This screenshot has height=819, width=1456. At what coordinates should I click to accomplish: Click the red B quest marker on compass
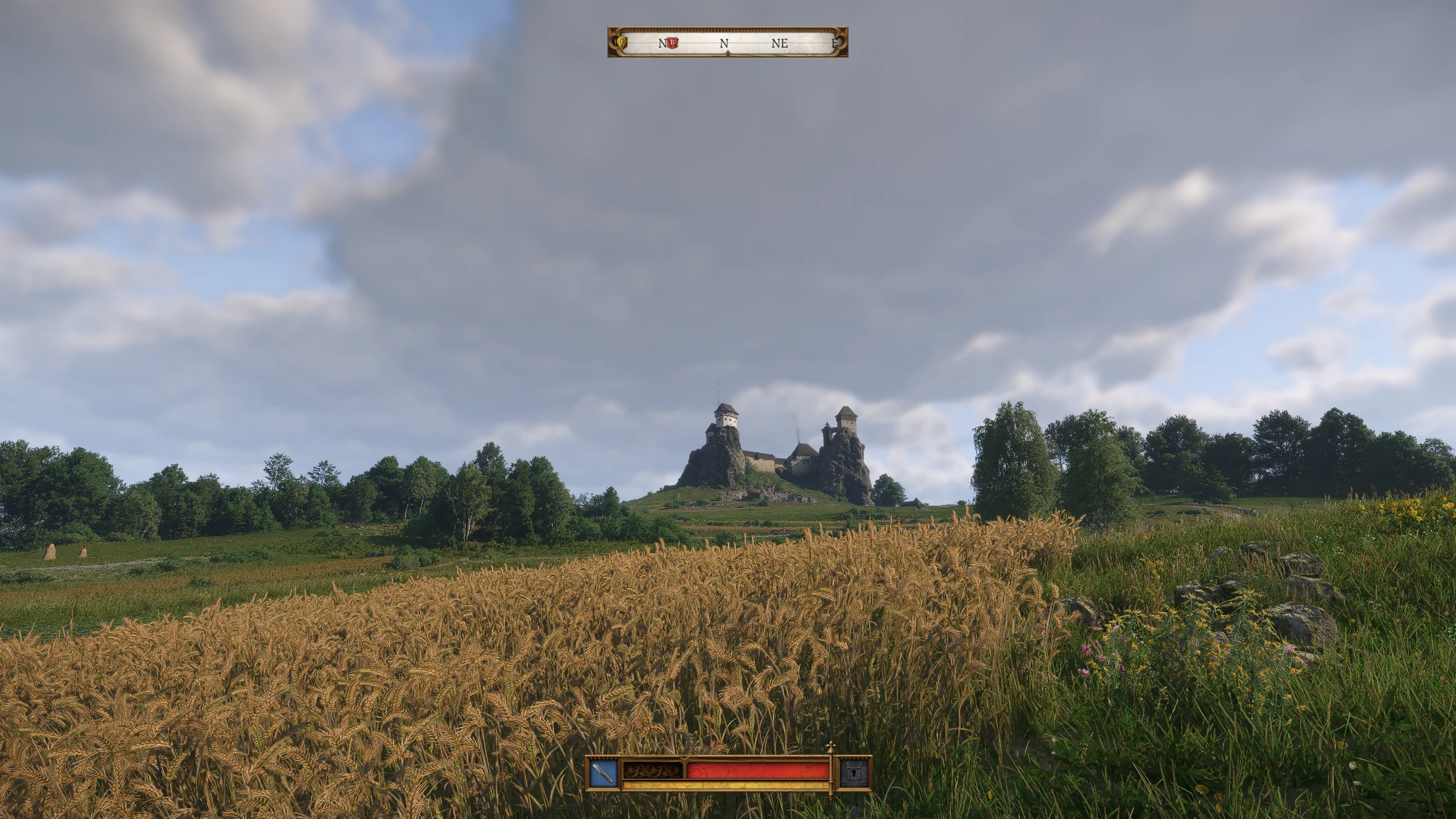click(673, 42)
